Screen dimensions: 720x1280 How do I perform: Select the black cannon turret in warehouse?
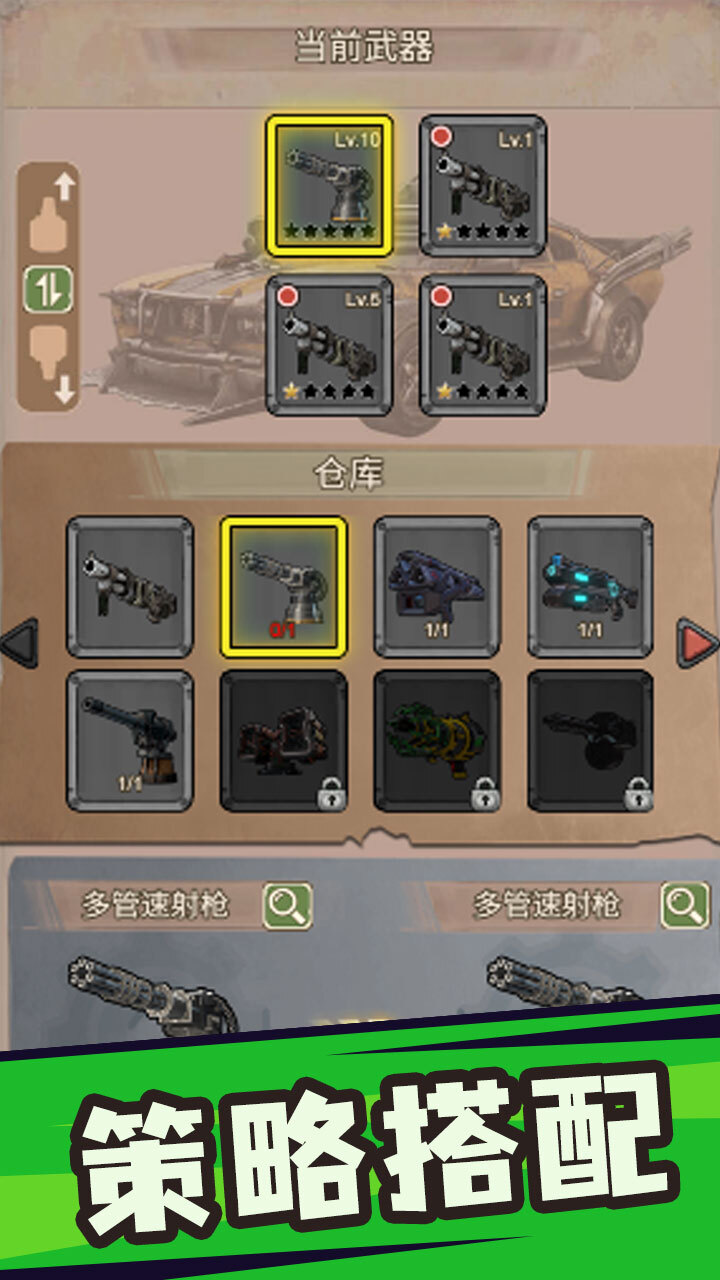(130, 740)
